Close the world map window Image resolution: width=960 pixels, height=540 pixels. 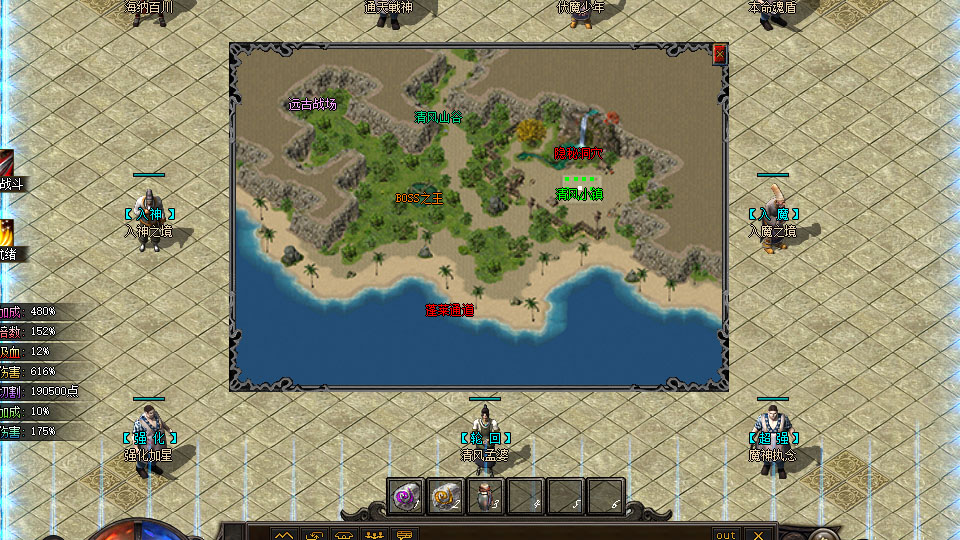point(719,56)
